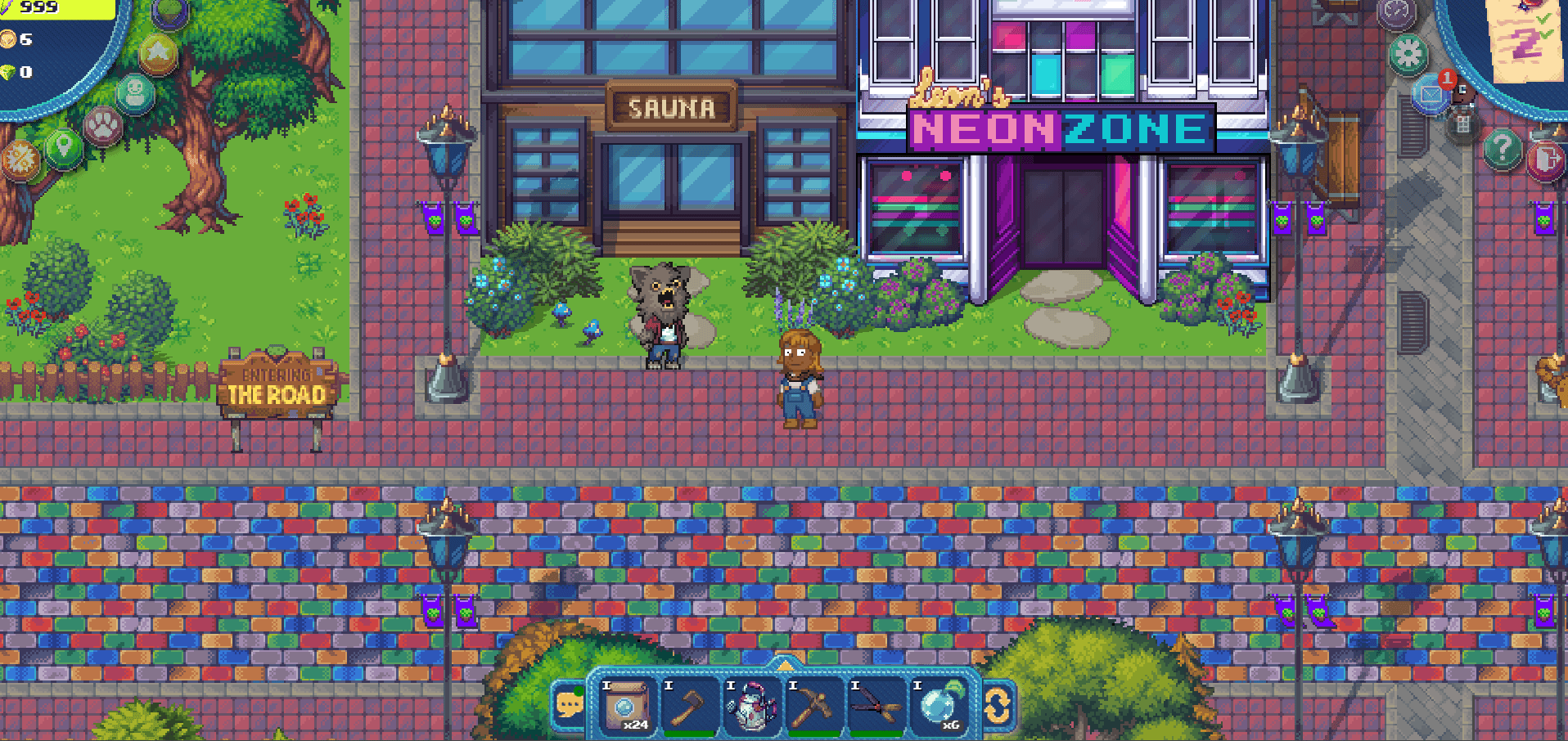This screenshot has height=741, width=1568.
Task: Open the star badge menu
Action: [x=157, y=54]
